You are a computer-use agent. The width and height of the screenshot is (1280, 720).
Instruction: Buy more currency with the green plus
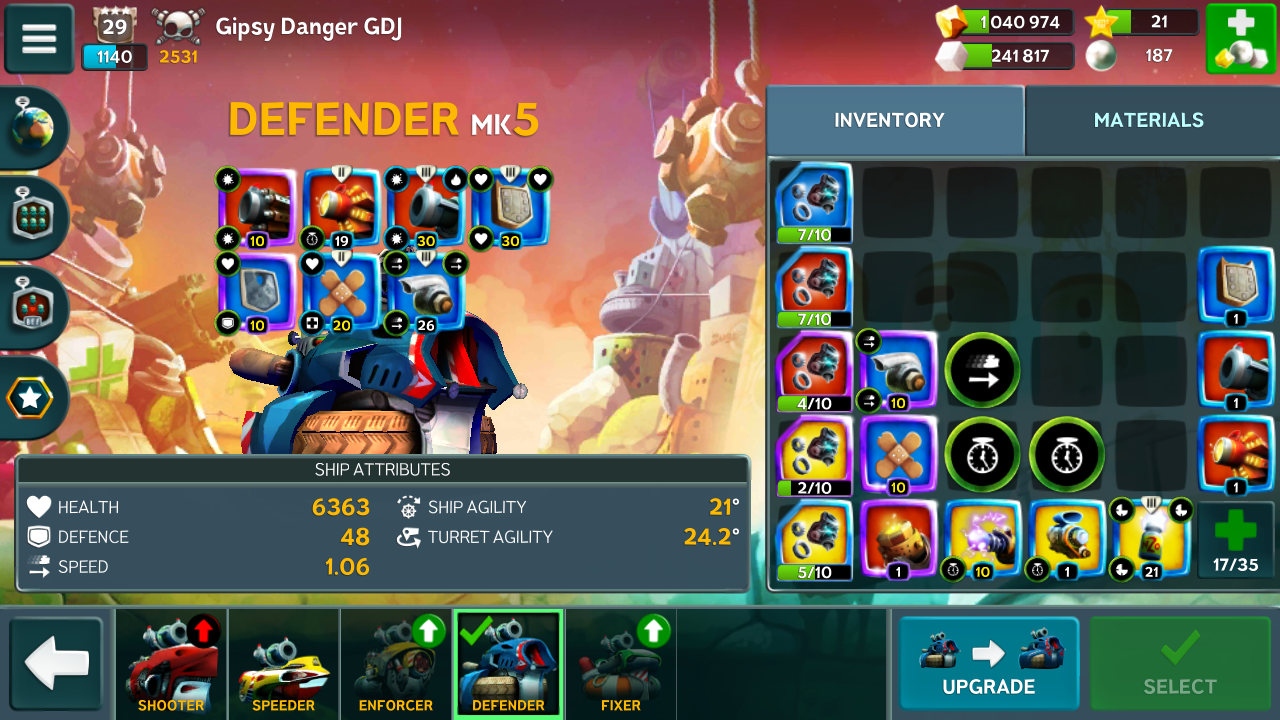coord(1240,38)
